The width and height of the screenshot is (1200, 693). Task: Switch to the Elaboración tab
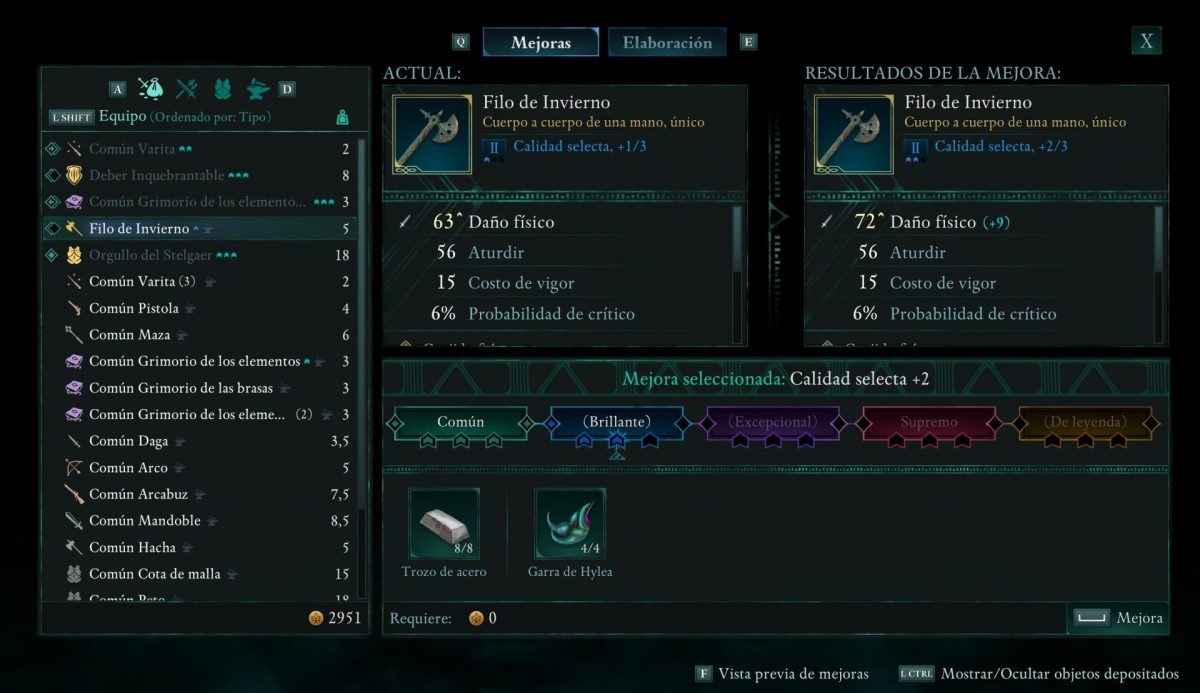click(667, 43)
